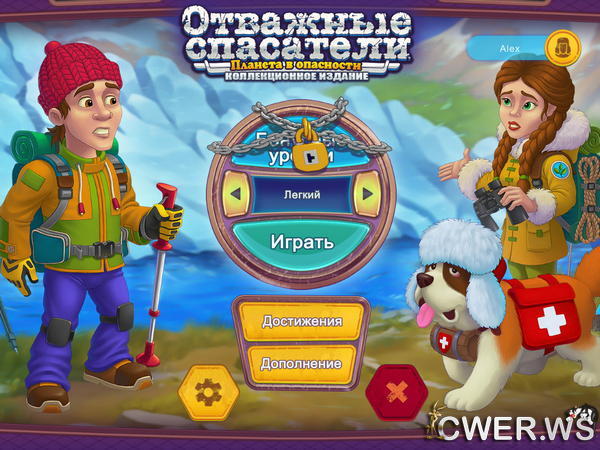Exit the game with the red X hexagon
The height and width of the screenshot is (450, 600).
396,392
